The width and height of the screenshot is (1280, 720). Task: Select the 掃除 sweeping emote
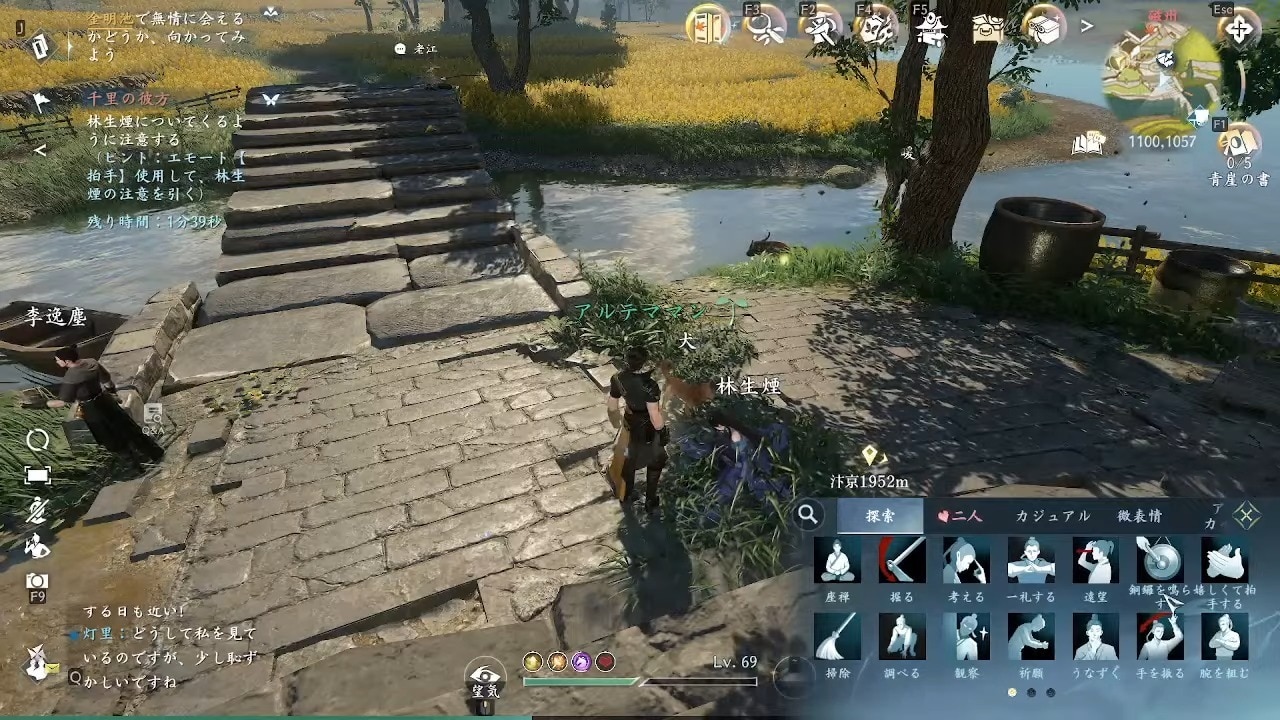(837, 637)
